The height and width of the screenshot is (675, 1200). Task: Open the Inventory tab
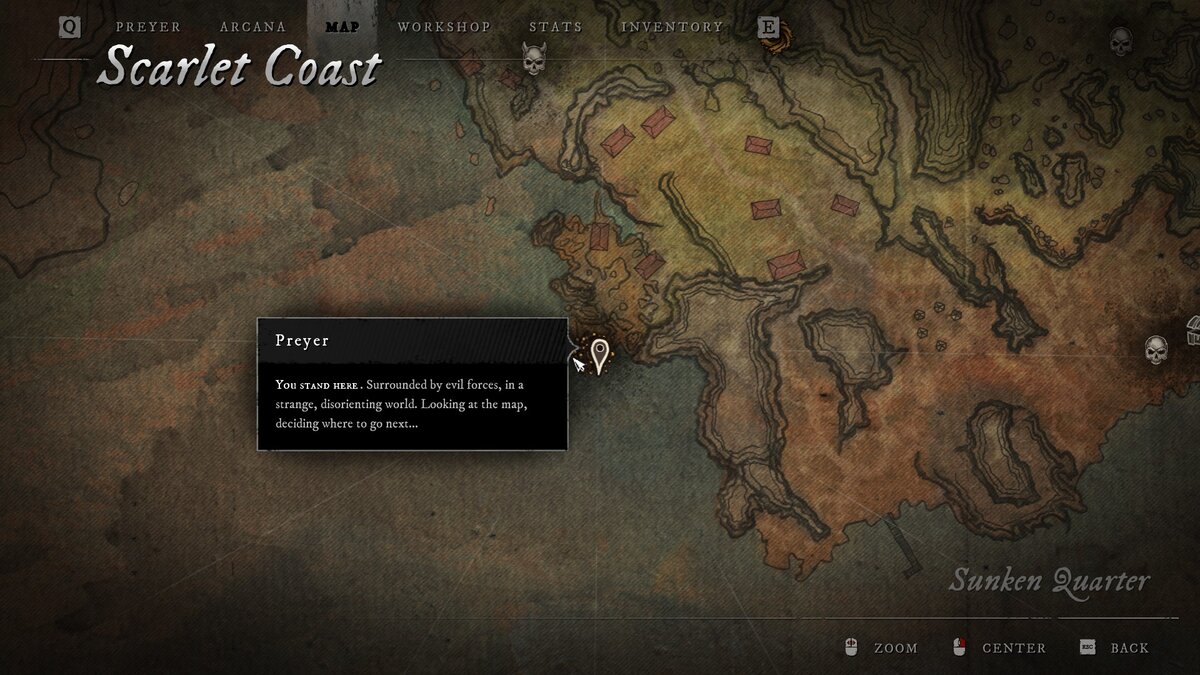click(x=672, y=27)
